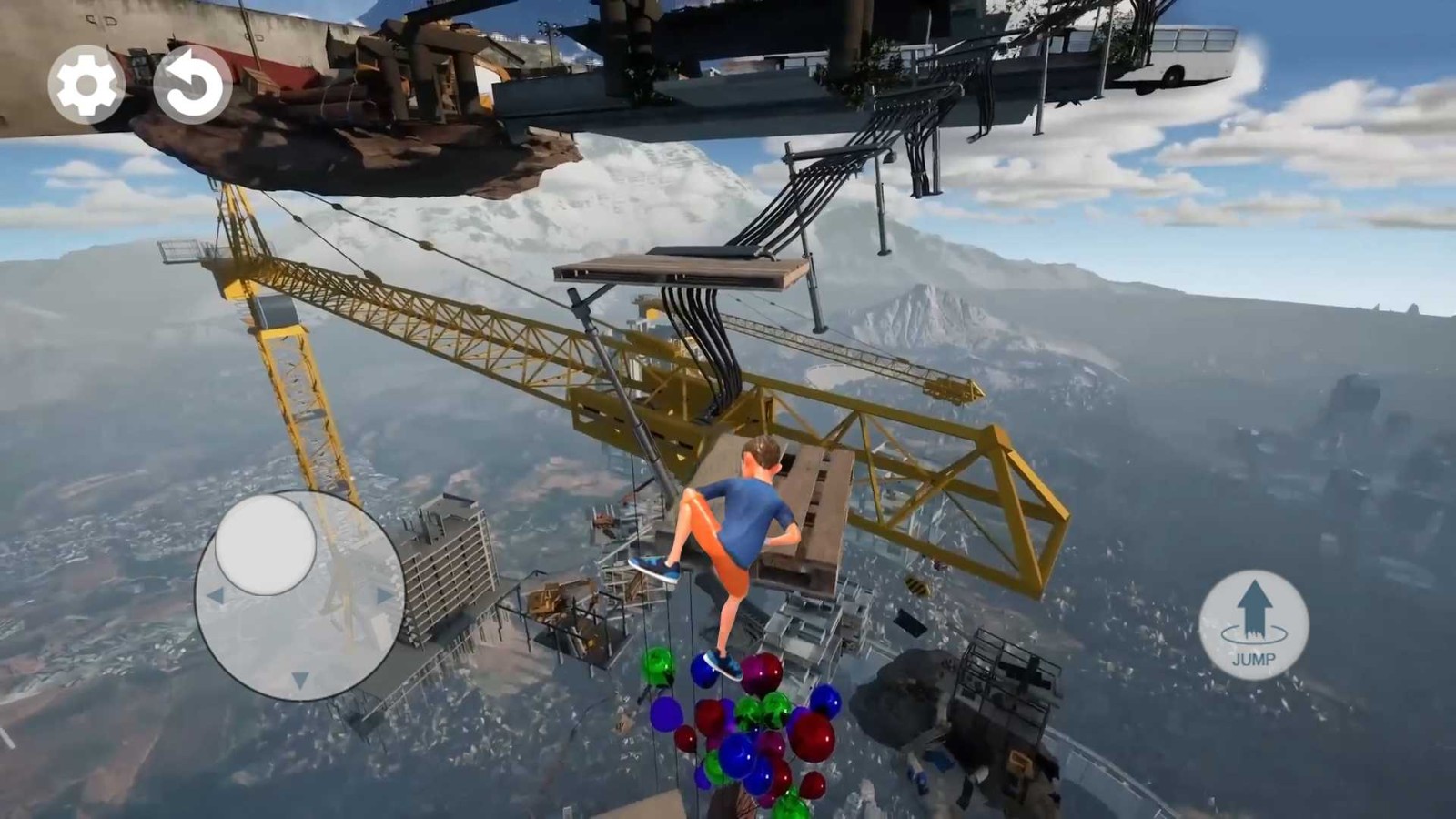The width and height of the screenshot is (1456, 819).
Task: Tap the joystick's right arrow
Action: tap(385, 596)
